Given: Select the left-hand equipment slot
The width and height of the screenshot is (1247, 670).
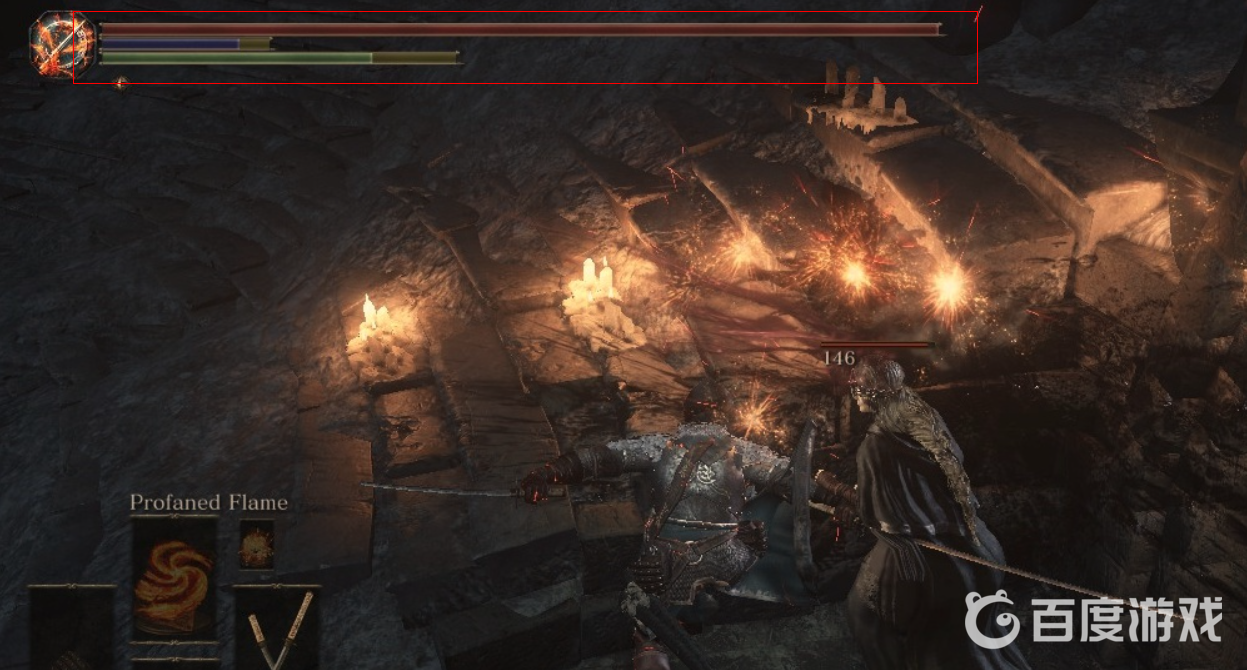Looking at the screenshot, I should point(71,628).
